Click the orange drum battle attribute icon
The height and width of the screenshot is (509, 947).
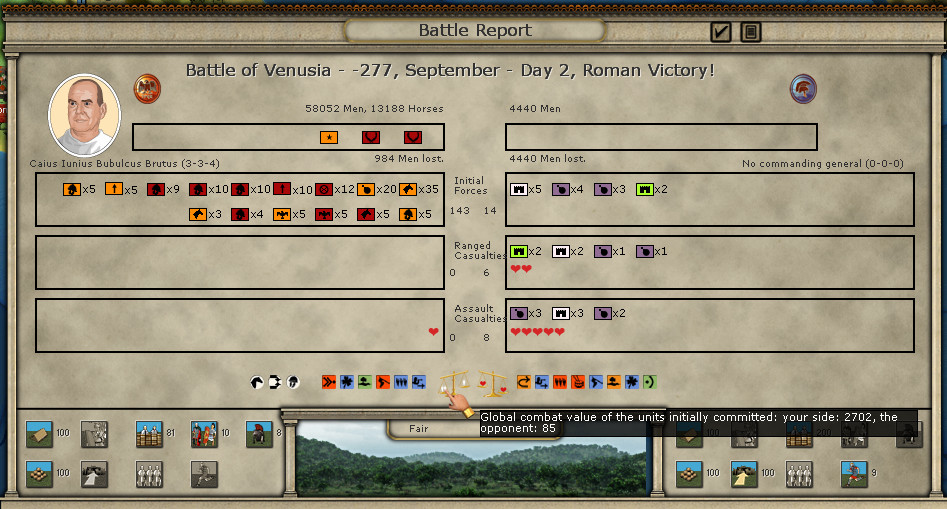click(x=578, y=381)
